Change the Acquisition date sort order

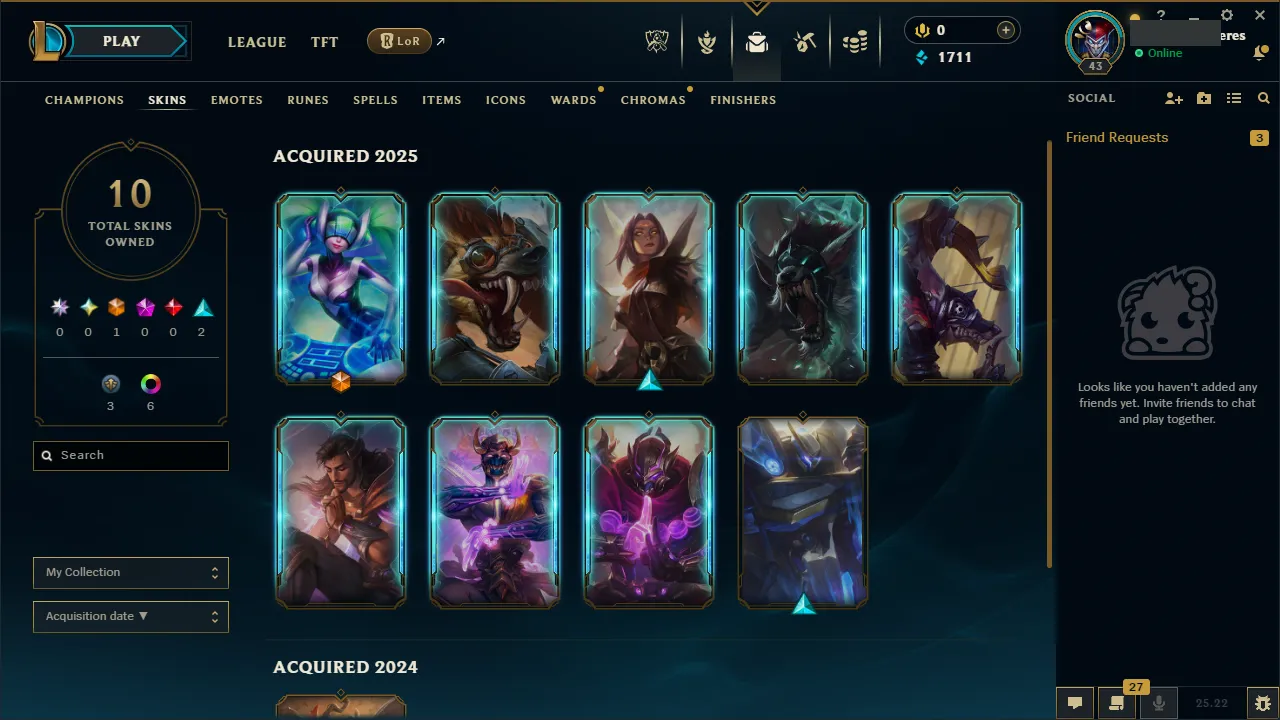pyautogui.click(x=130, y=616)
